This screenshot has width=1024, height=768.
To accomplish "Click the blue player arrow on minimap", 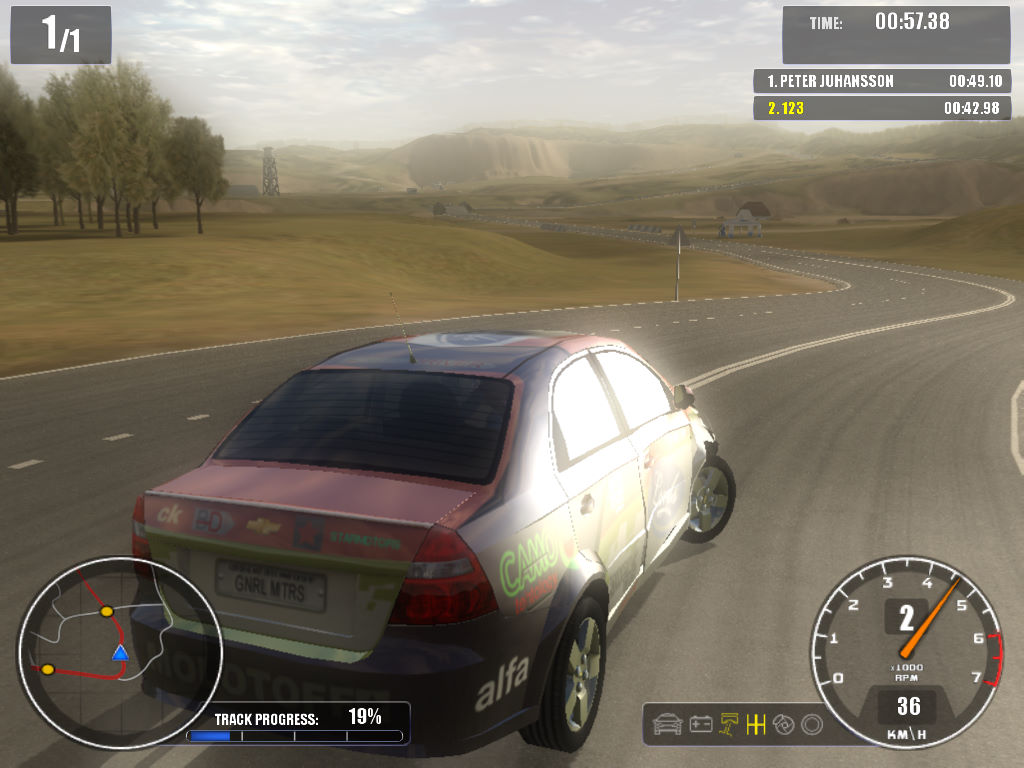I will point(120,653).
